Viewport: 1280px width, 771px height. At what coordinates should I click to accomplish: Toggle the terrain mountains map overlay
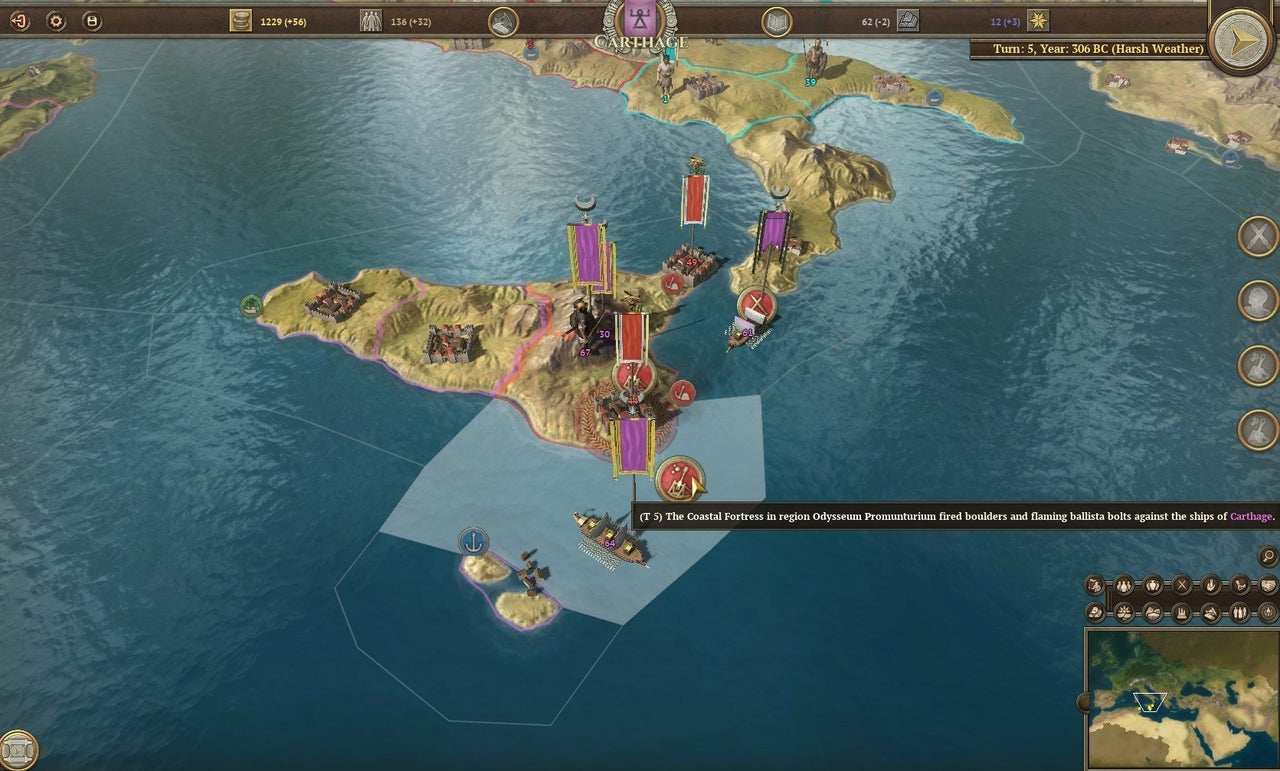coord(1152,611)
